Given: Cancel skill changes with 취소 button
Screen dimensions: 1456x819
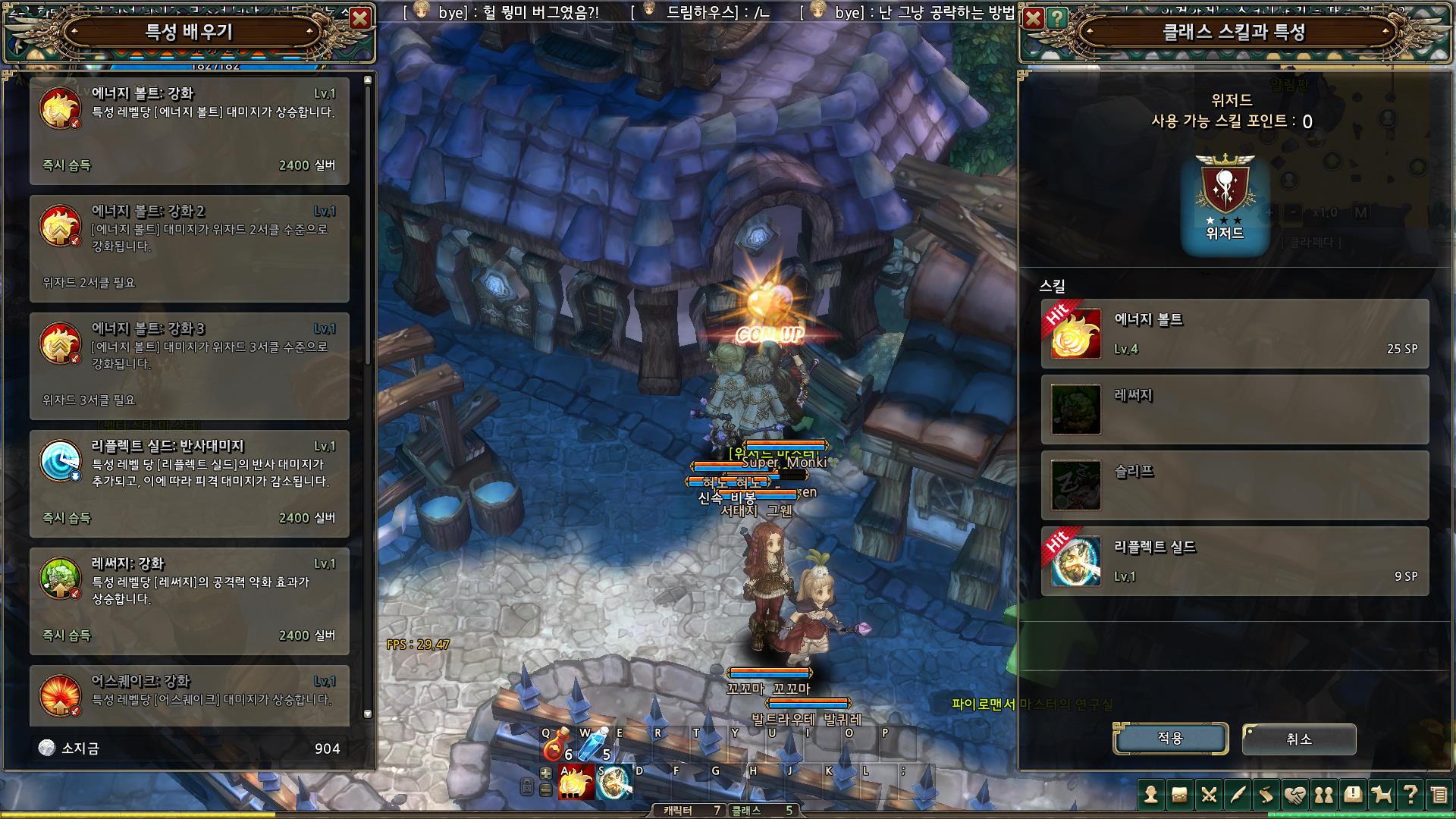Looking at the screenshot, I should (x=1299, y=738).
